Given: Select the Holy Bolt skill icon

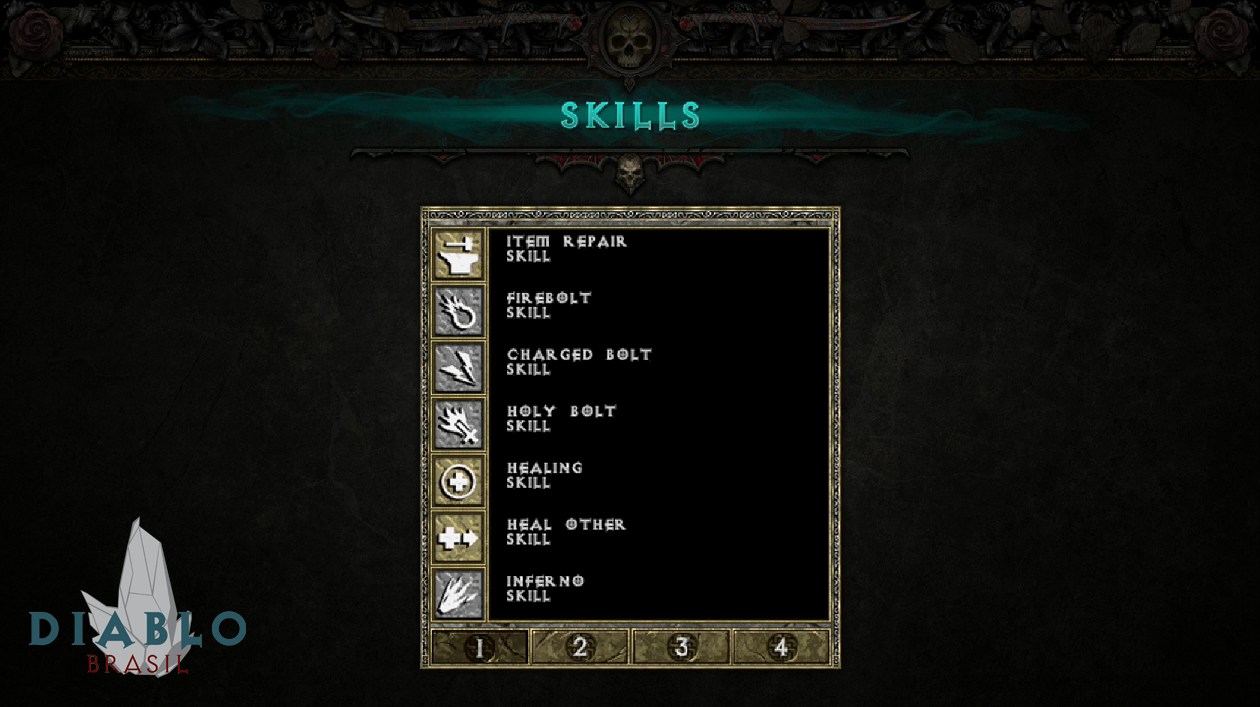Looking at the screenshot, I should 459,424.
